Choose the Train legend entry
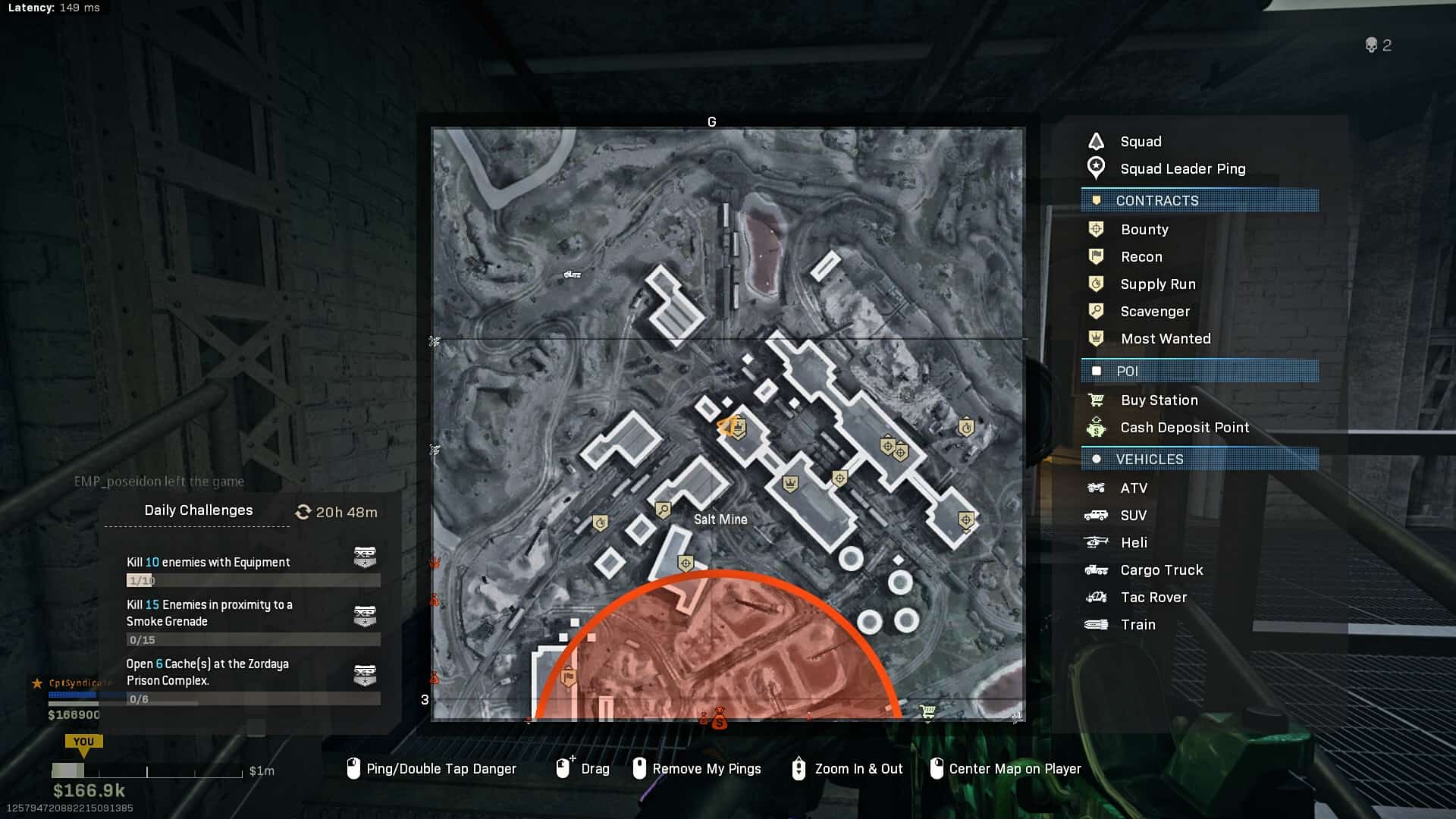This screenshot has width=1456, height=819. coord(1137,624)
